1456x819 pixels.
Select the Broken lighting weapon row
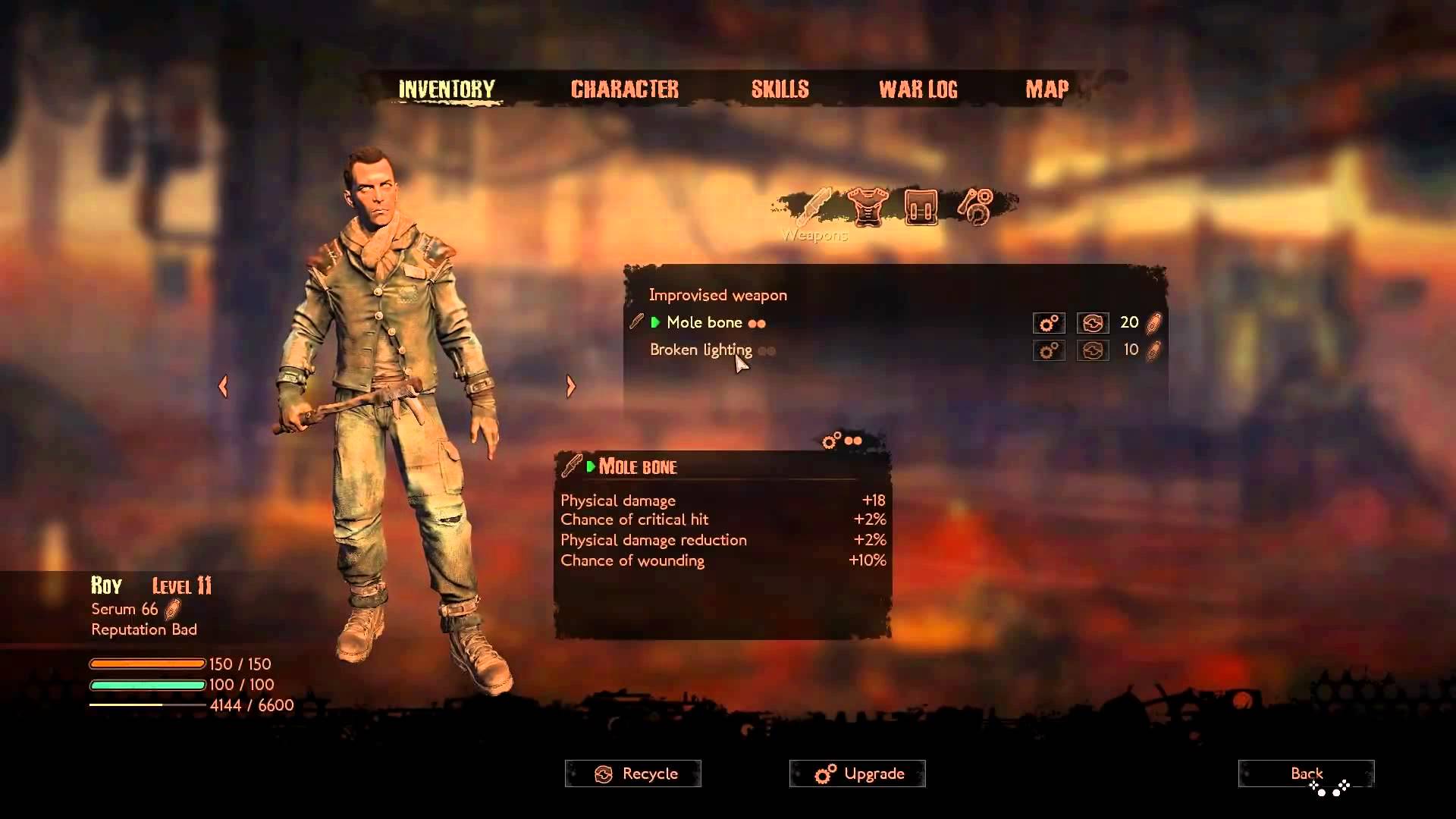click(701, 350)
